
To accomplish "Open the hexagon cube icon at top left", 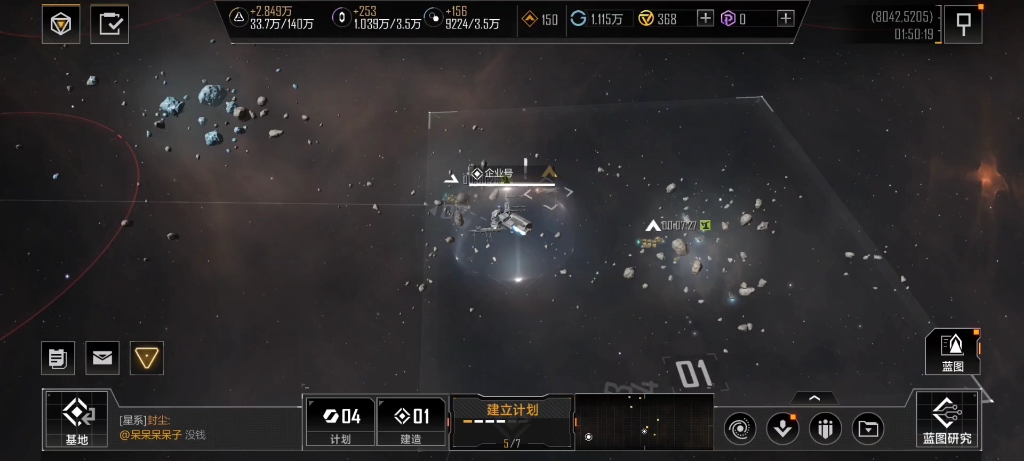I will (61, 23).
